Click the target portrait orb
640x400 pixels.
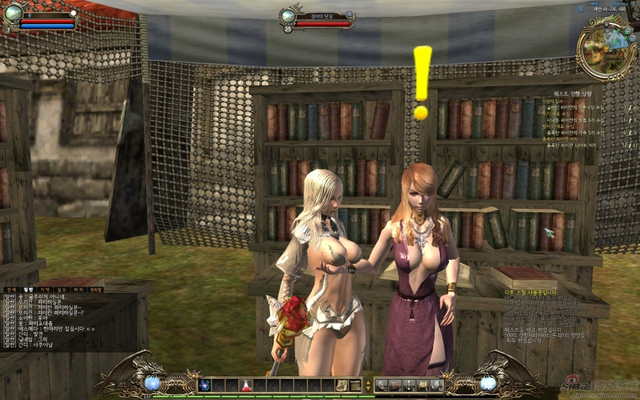coord(290,15)
